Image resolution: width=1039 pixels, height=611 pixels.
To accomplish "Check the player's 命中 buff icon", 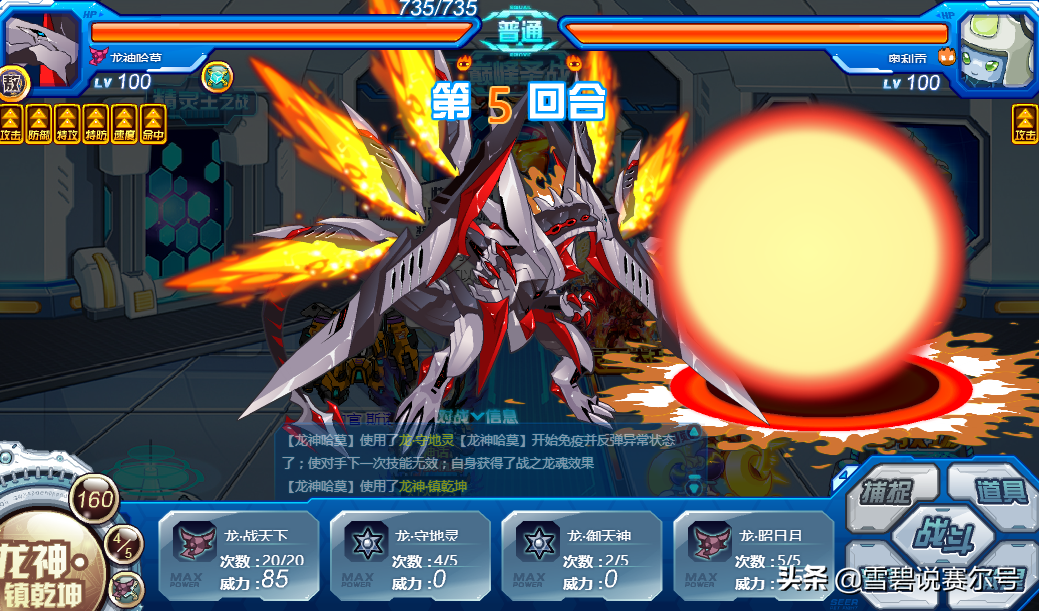I will (x=153, y=124).
